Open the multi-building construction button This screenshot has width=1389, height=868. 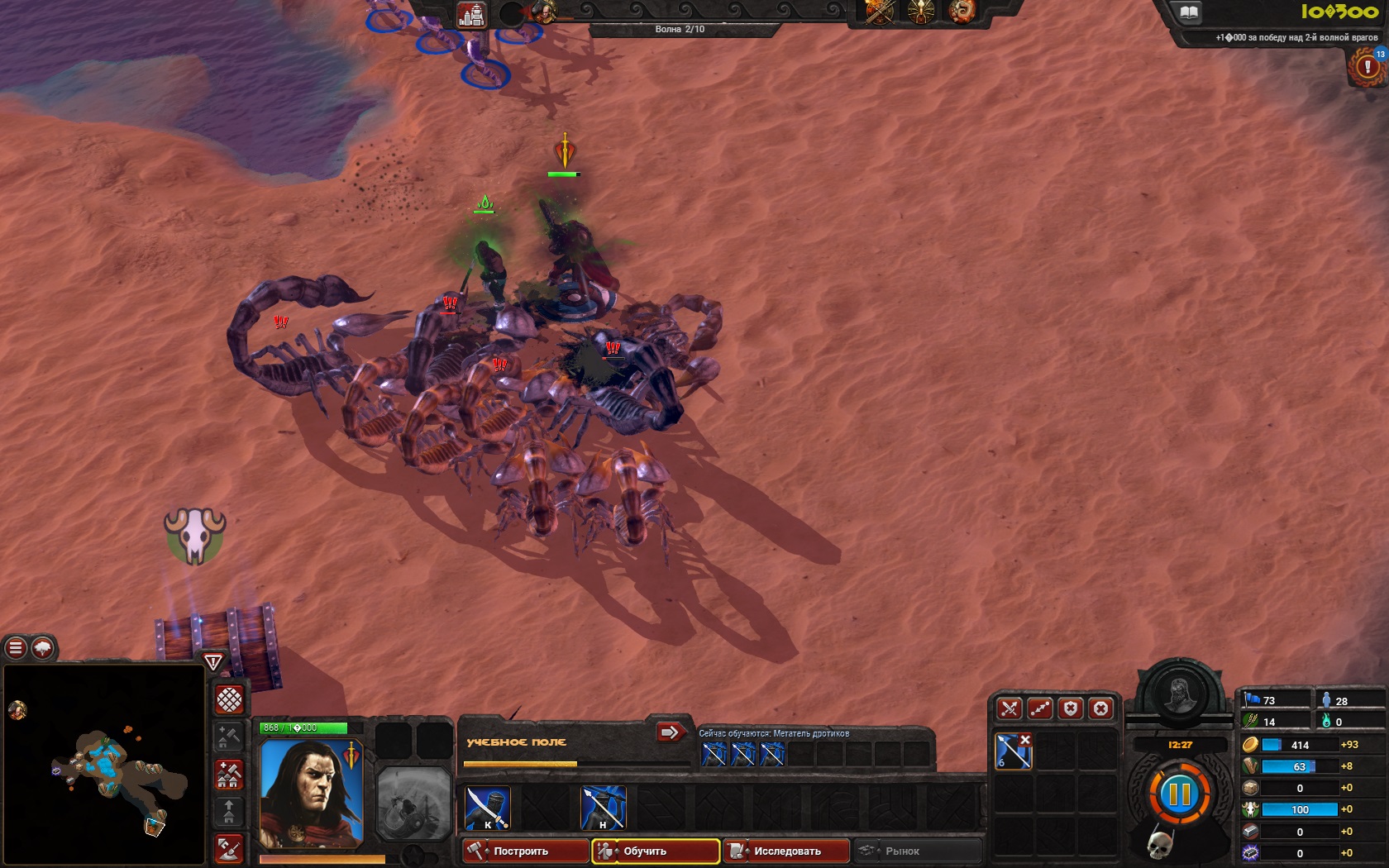click(229, 775)
